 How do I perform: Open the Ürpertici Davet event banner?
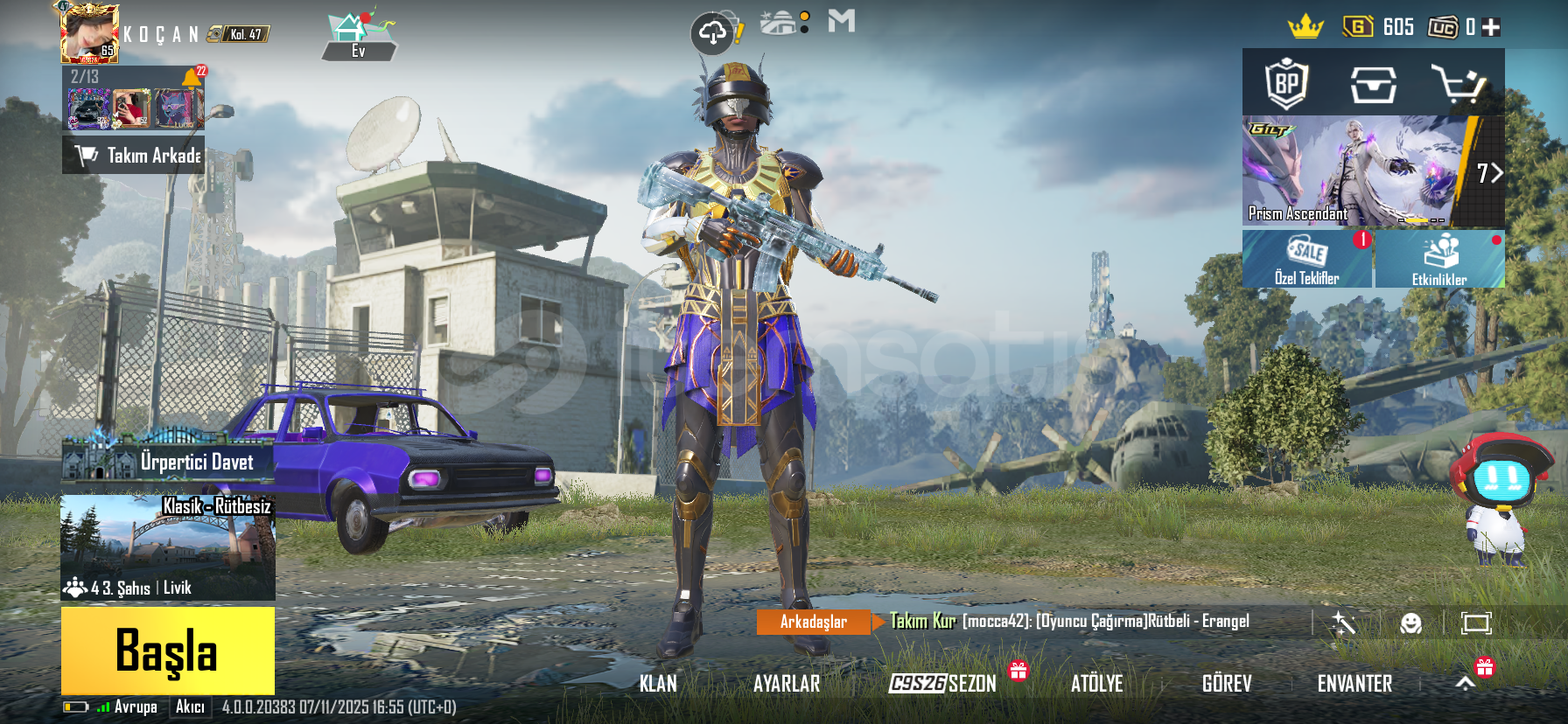[x=168, y=460]
